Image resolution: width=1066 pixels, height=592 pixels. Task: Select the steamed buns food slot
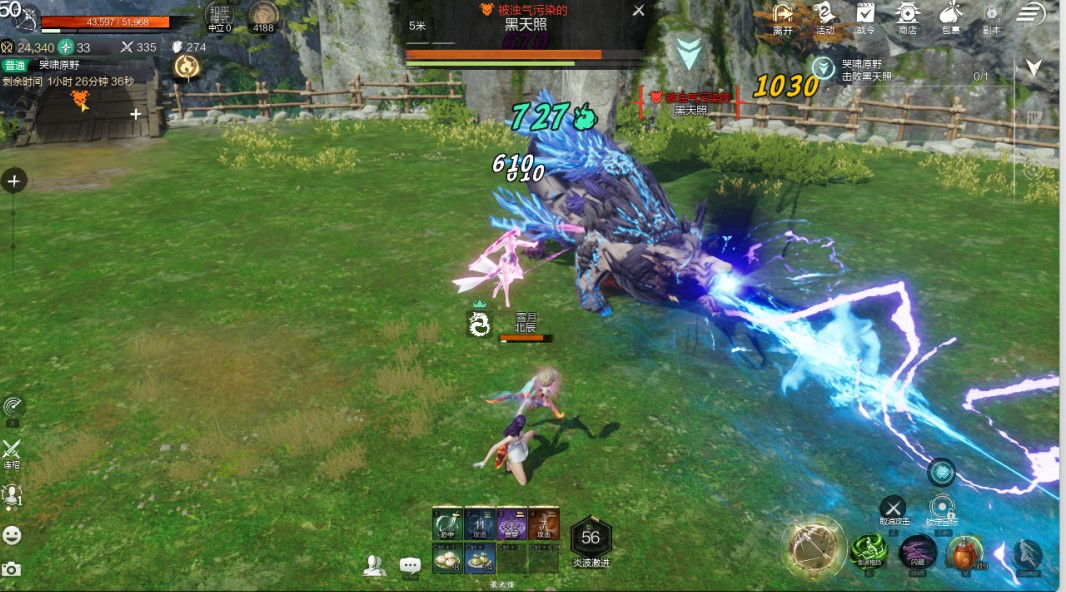(446, 559)
